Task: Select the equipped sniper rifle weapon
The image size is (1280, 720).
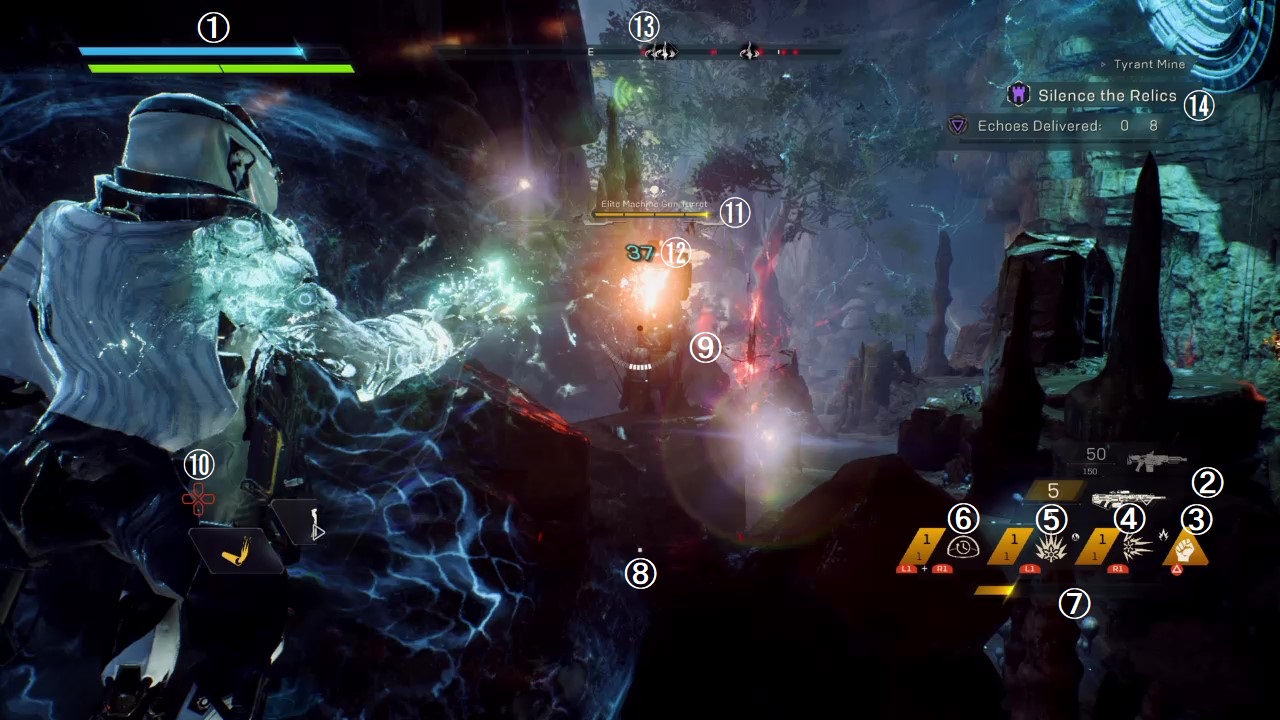Action: coord(1127,498)
